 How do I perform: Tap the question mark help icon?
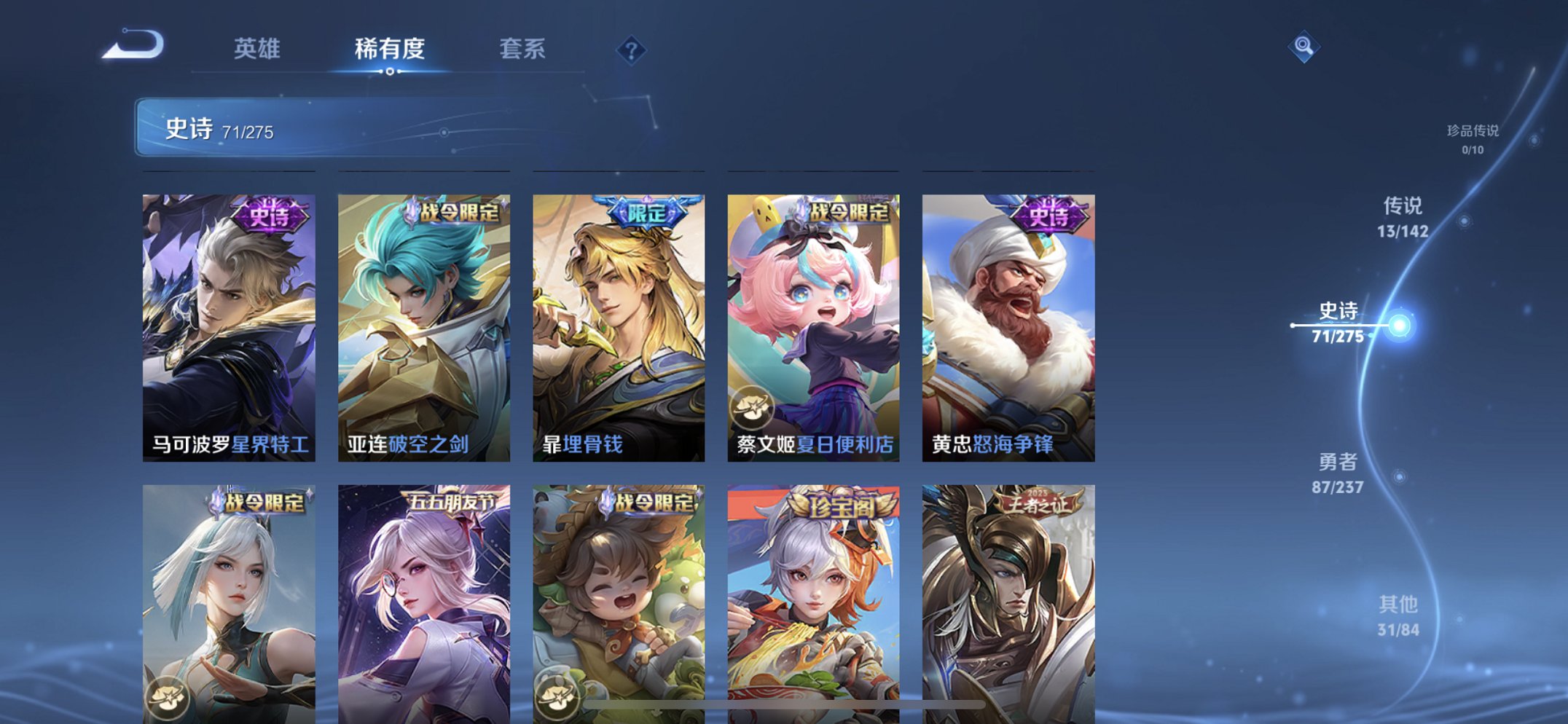tap(631, 50)
